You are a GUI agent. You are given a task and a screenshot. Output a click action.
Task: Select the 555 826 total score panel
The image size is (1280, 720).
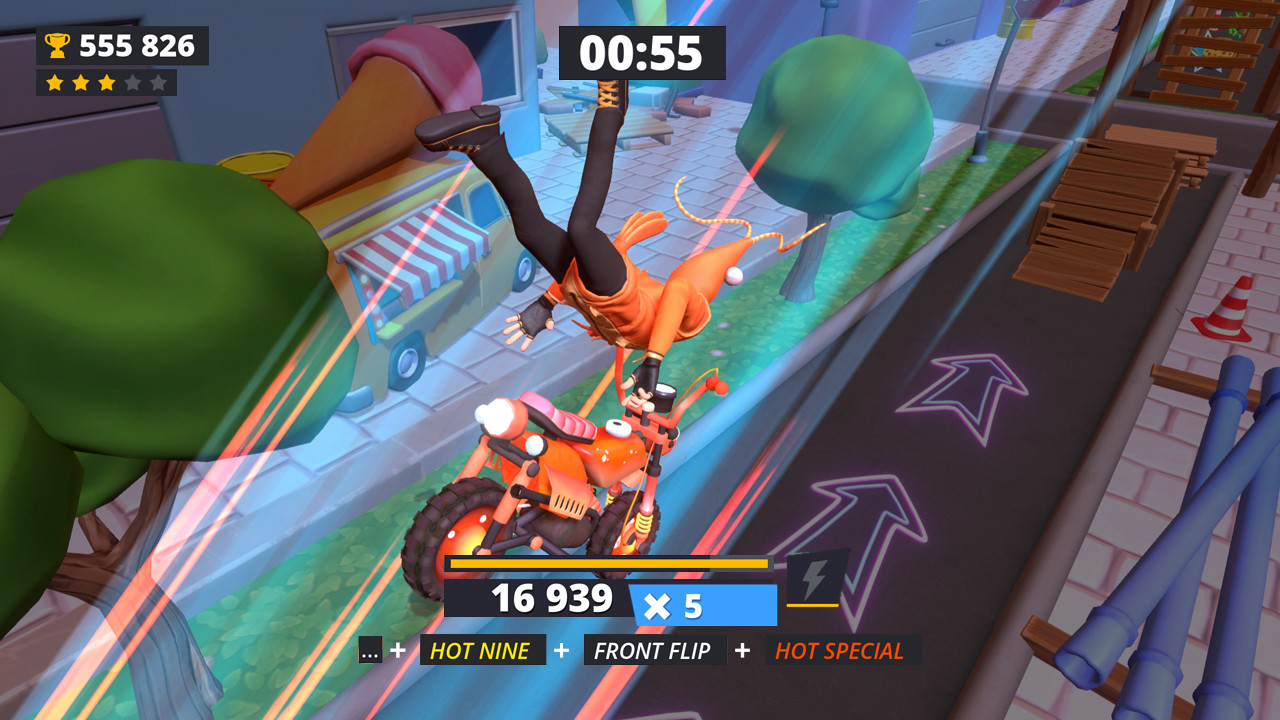[x=121, y=44]
